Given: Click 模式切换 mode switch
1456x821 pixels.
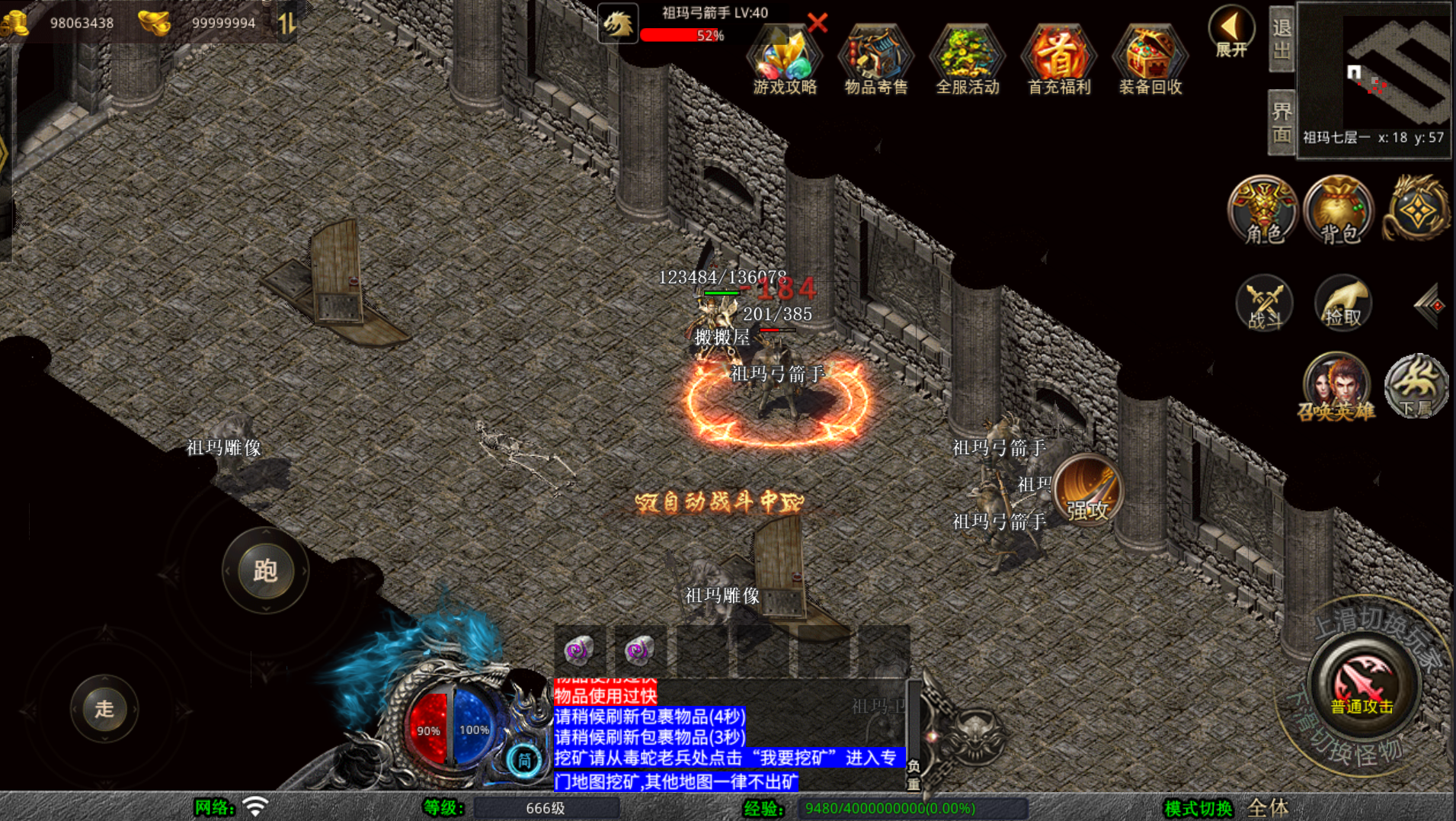Looking at the screenshot, I should tap(1198, 808).
